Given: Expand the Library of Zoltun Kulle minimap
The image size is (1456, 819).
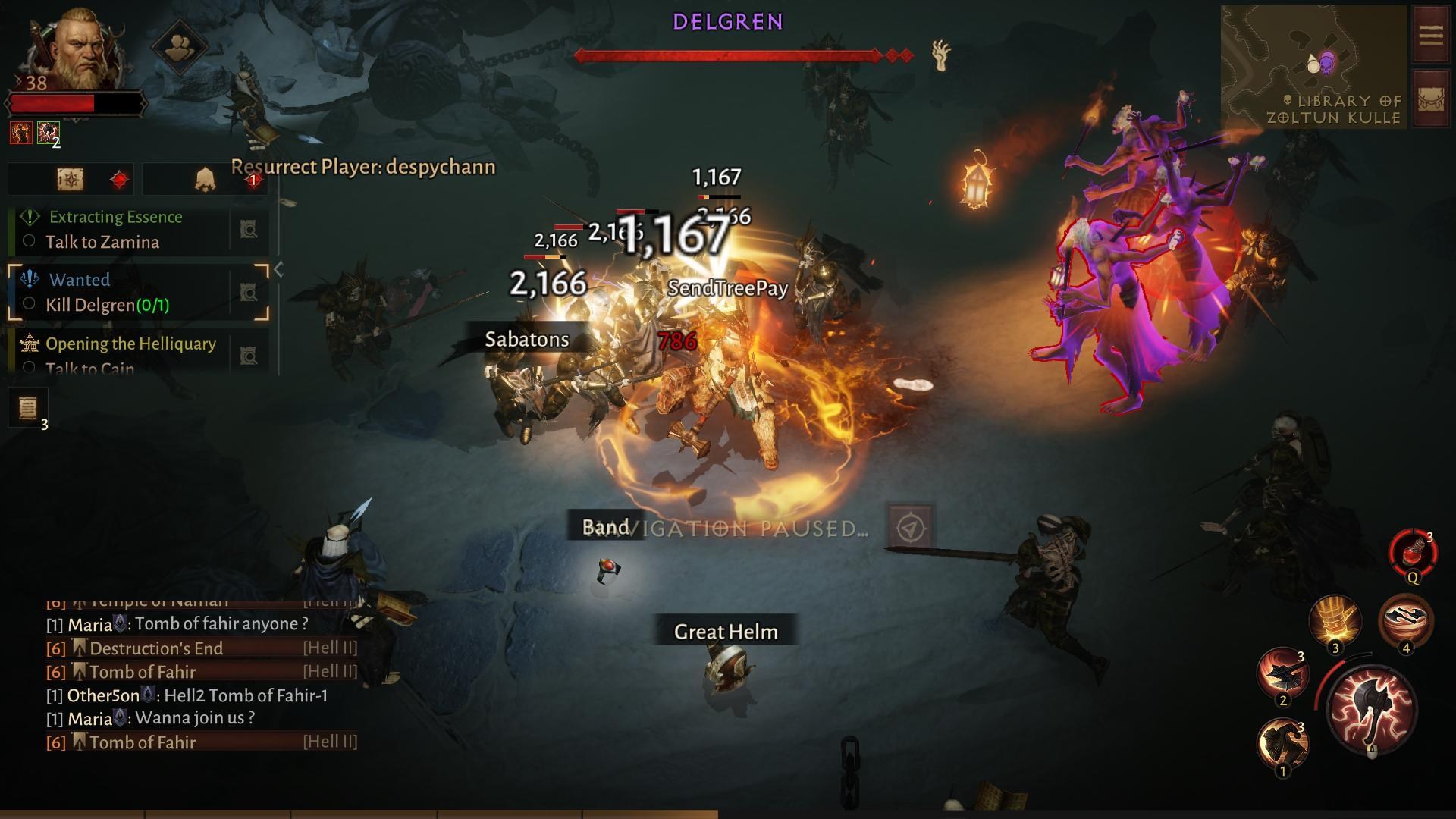Looking at the screenshot, I should tap(1313, 67).
